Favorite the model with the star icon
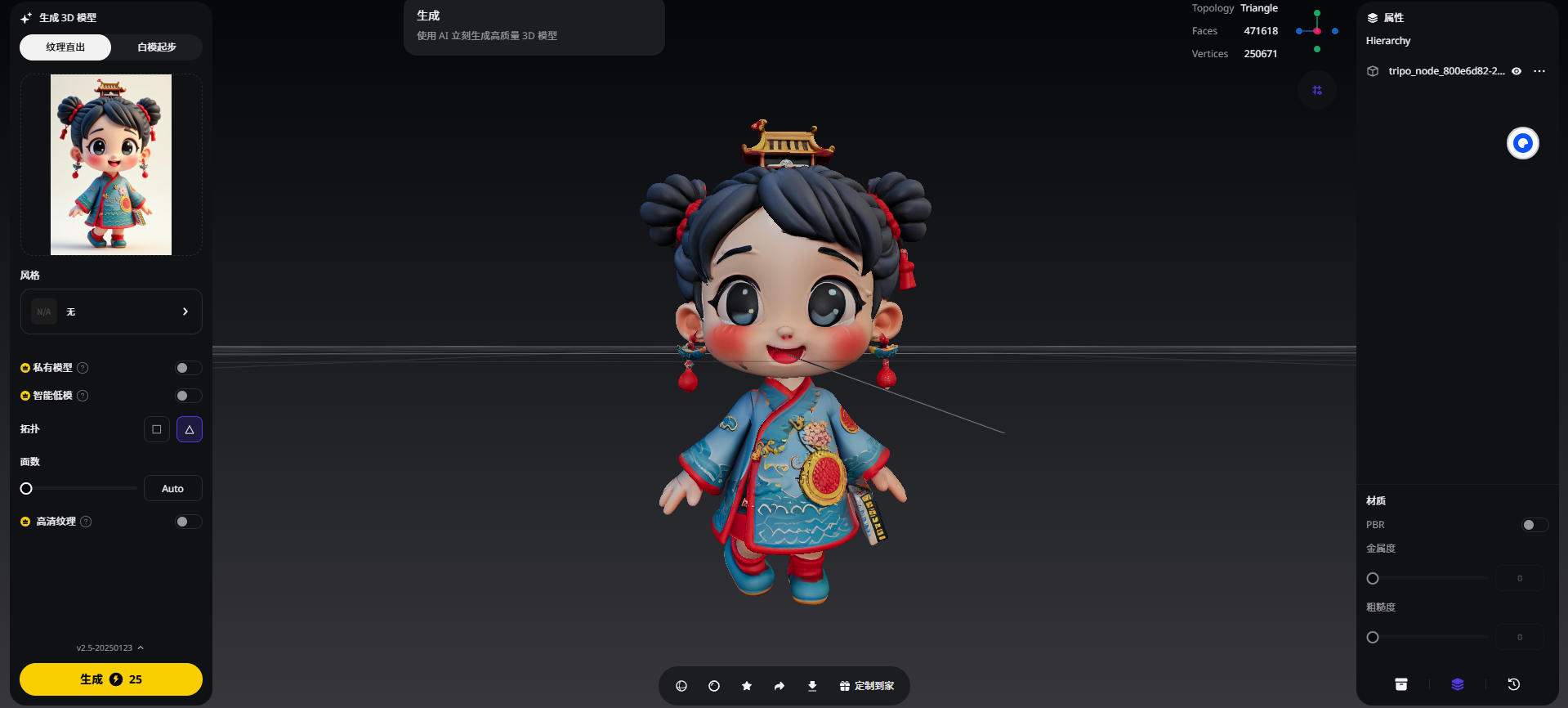The height and width of the screenshot is (708, 1568). click(x=747, y=686)
